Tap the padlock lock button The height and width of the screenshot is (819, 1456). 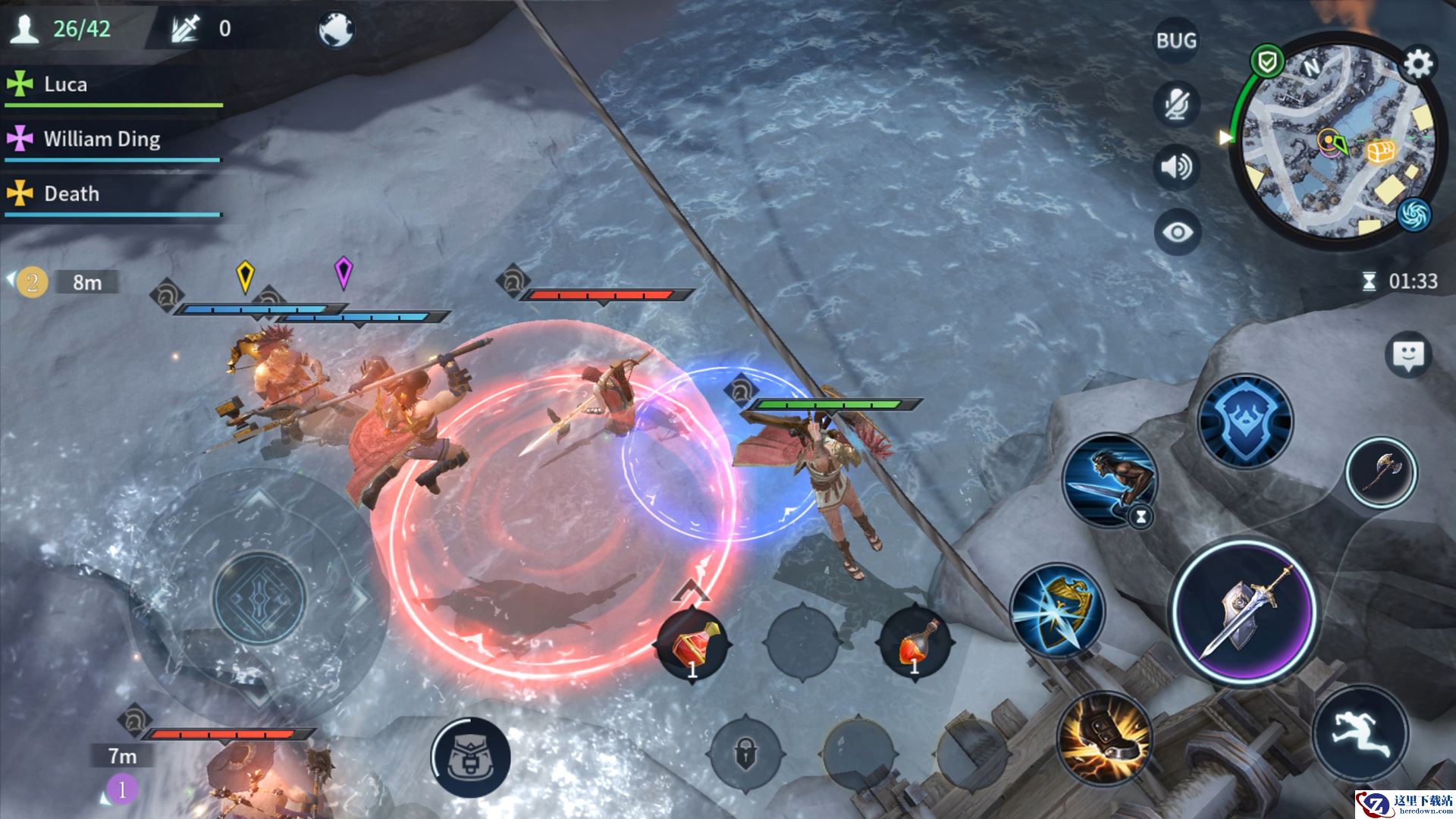click(x=745, y=755)
